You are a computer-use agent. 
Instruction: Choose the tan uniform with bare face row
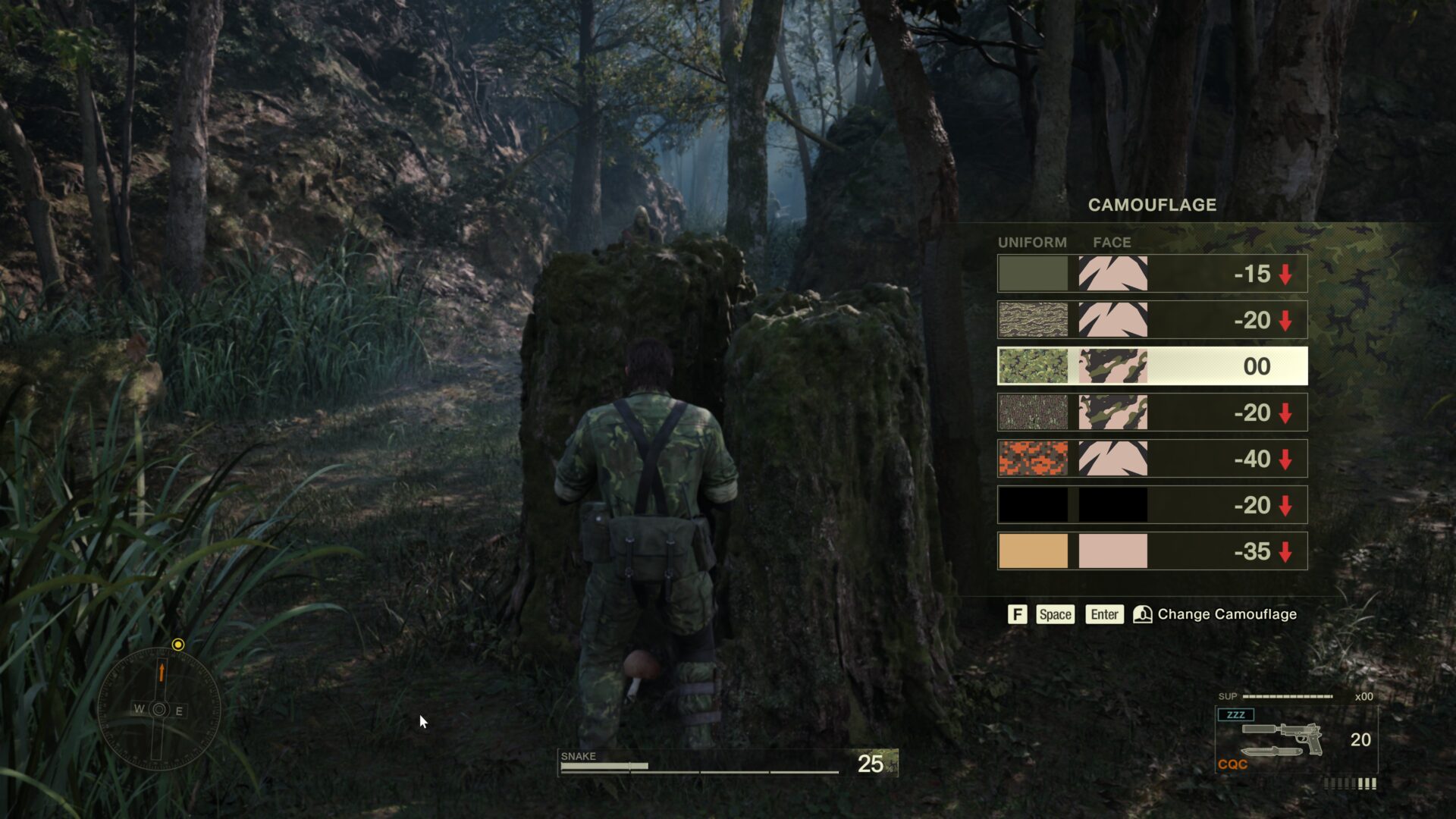coord(1152,551)
